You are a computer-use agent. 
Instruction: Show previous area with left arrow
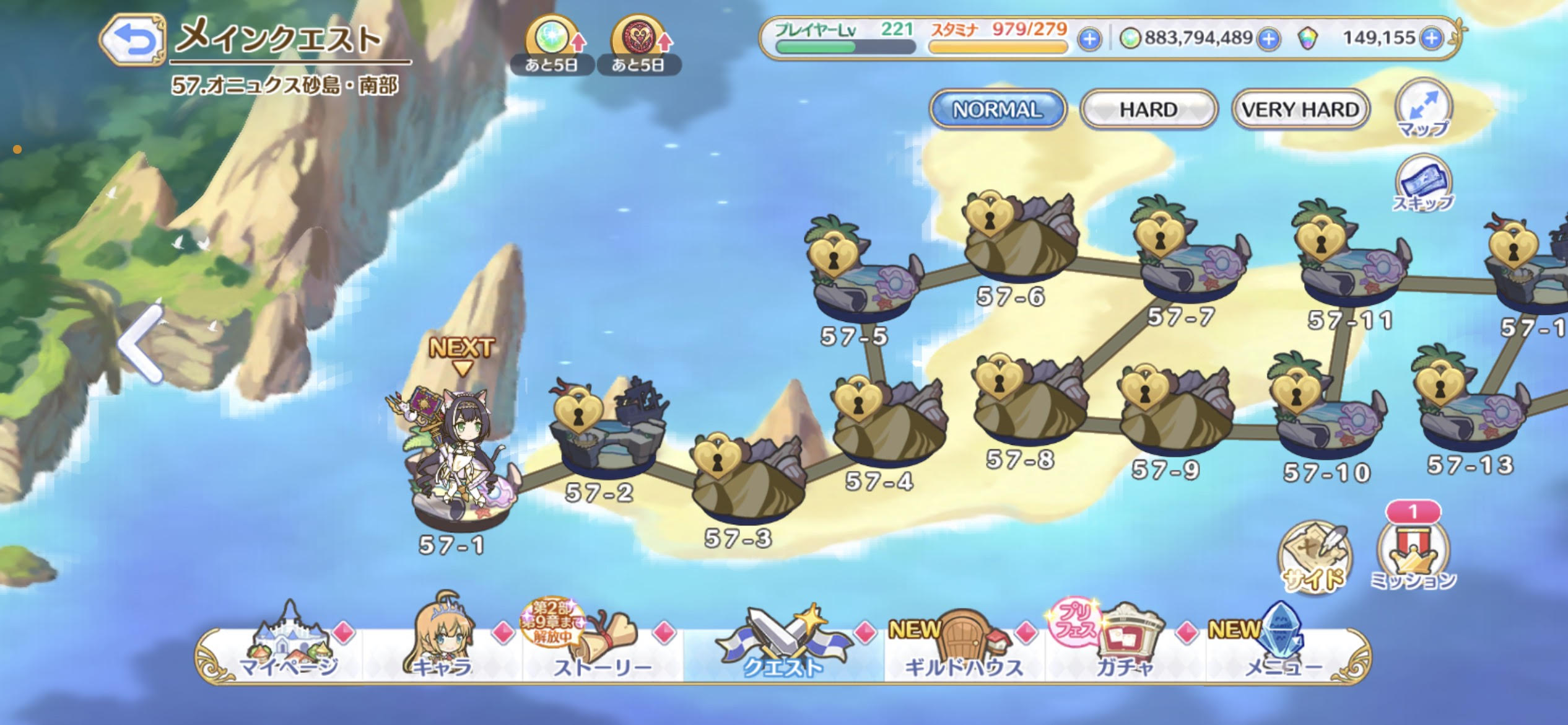tap(141, 344)
